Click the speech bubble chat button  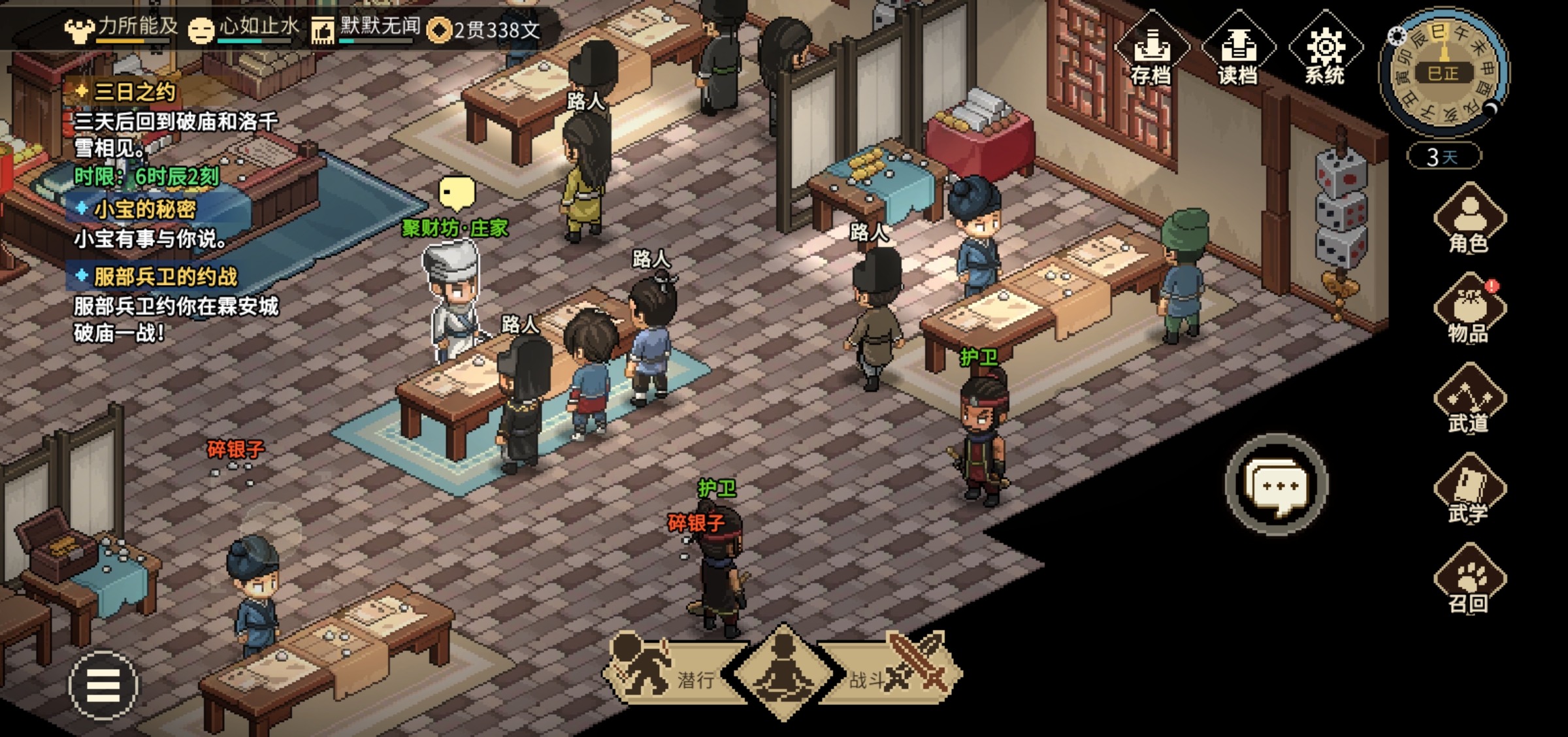coord(1277,485)
